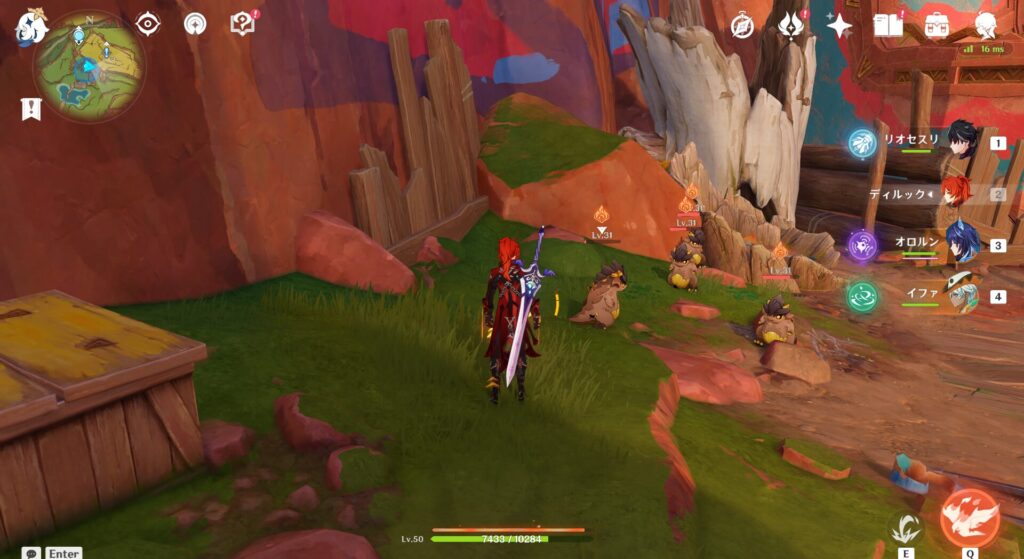Viewport: 1024px width, 559px height.
Task: Click オロルン's purple elemental burst icon
Action: click(x=862, y=245)
